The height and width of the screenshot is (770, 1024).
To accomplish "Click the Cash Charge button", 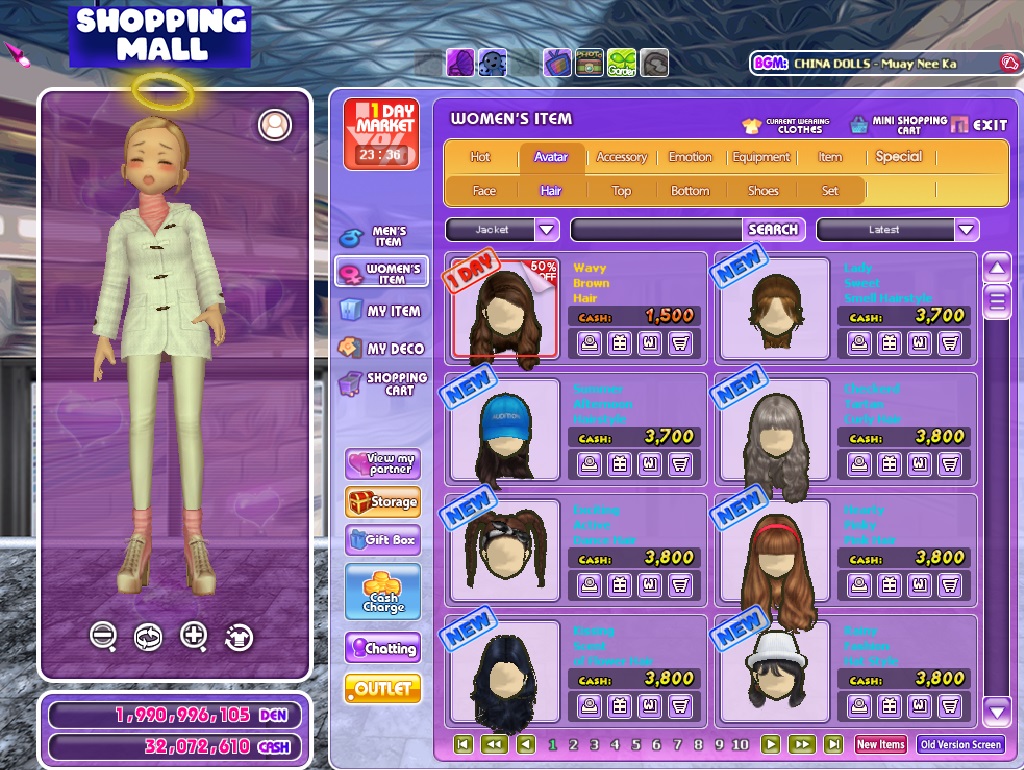I will 383,591.
